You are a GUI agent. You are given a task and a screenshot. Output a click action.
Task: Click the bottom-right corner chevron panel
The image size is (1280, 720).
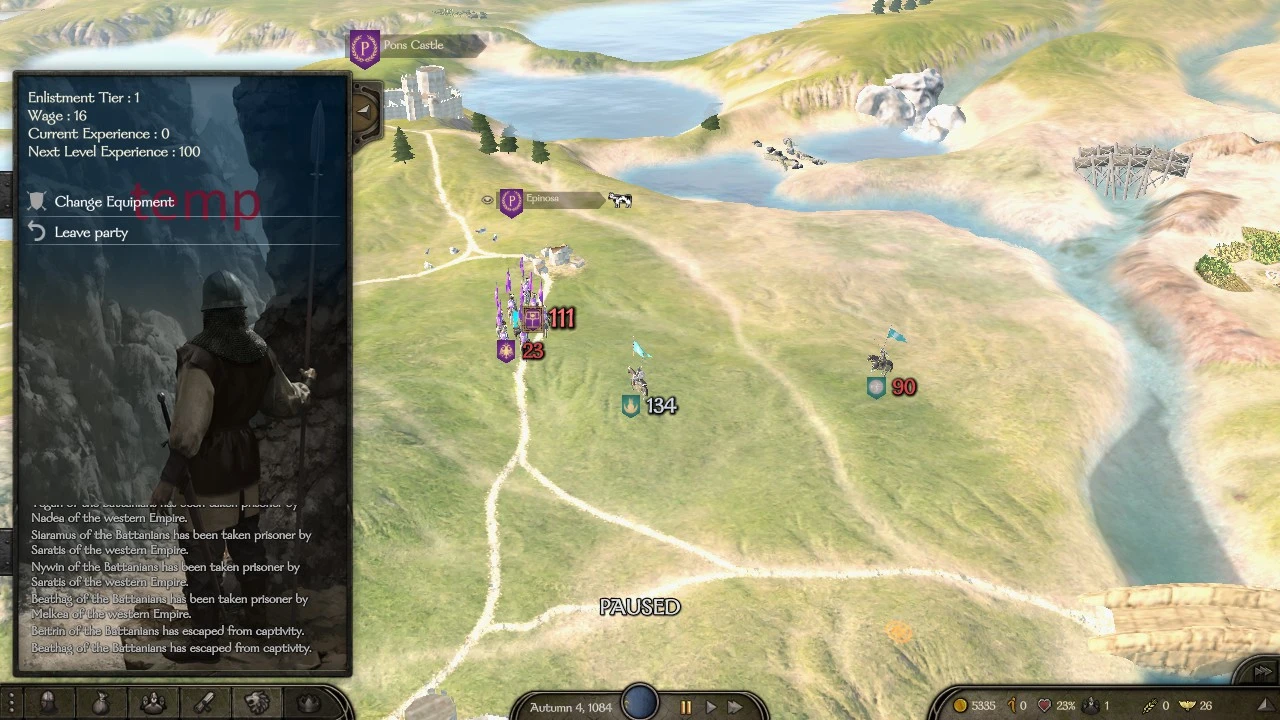click(x=1262, y=673)
